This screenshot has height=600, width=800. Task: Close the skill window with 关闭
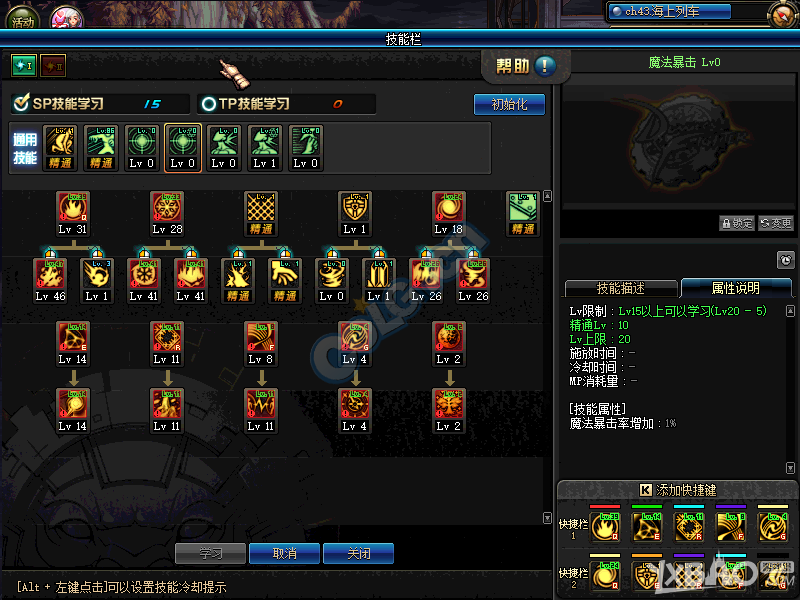[358, 553]
